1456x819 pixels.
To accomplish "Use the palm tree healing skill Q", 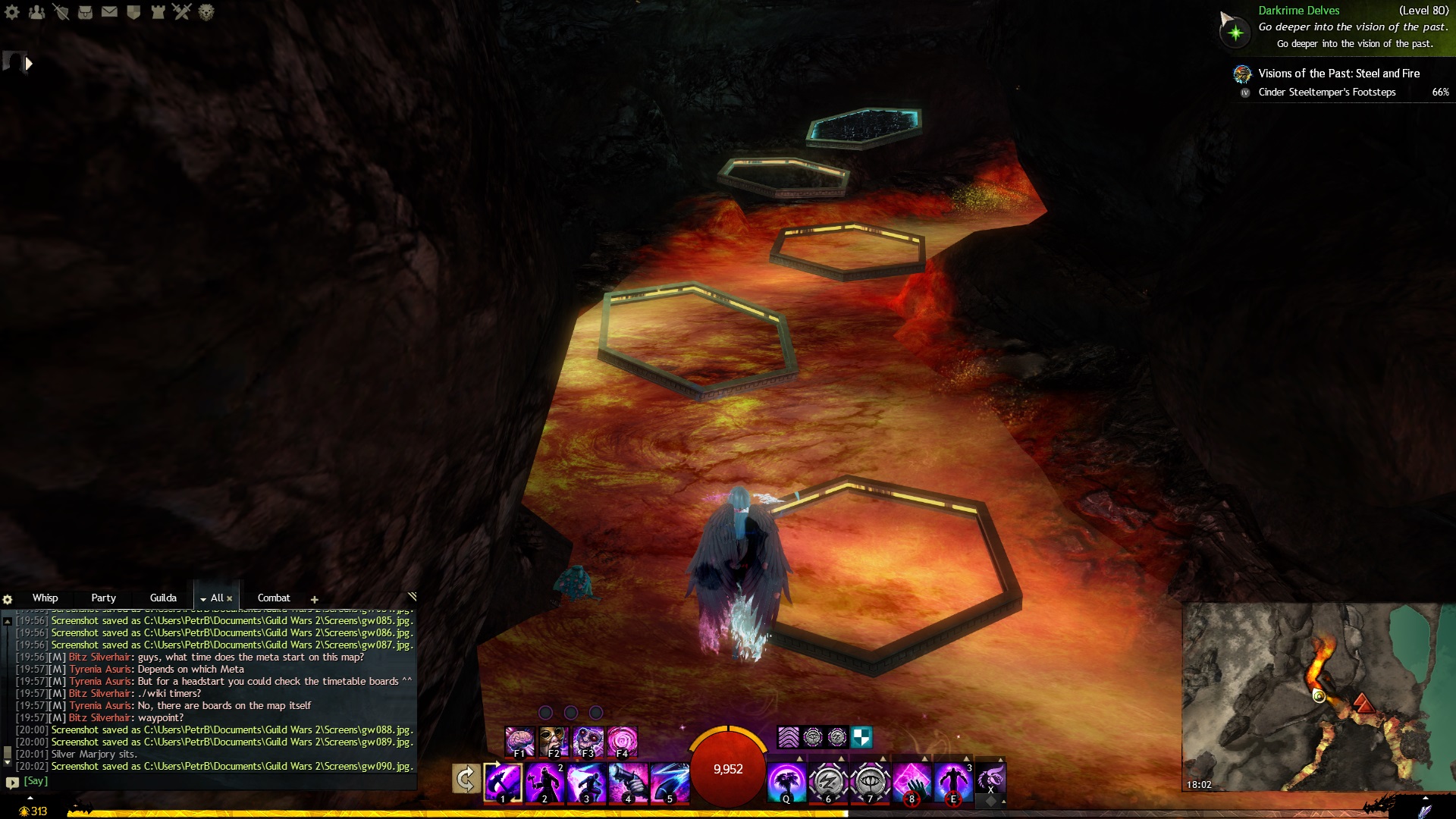I will point(786,782).
